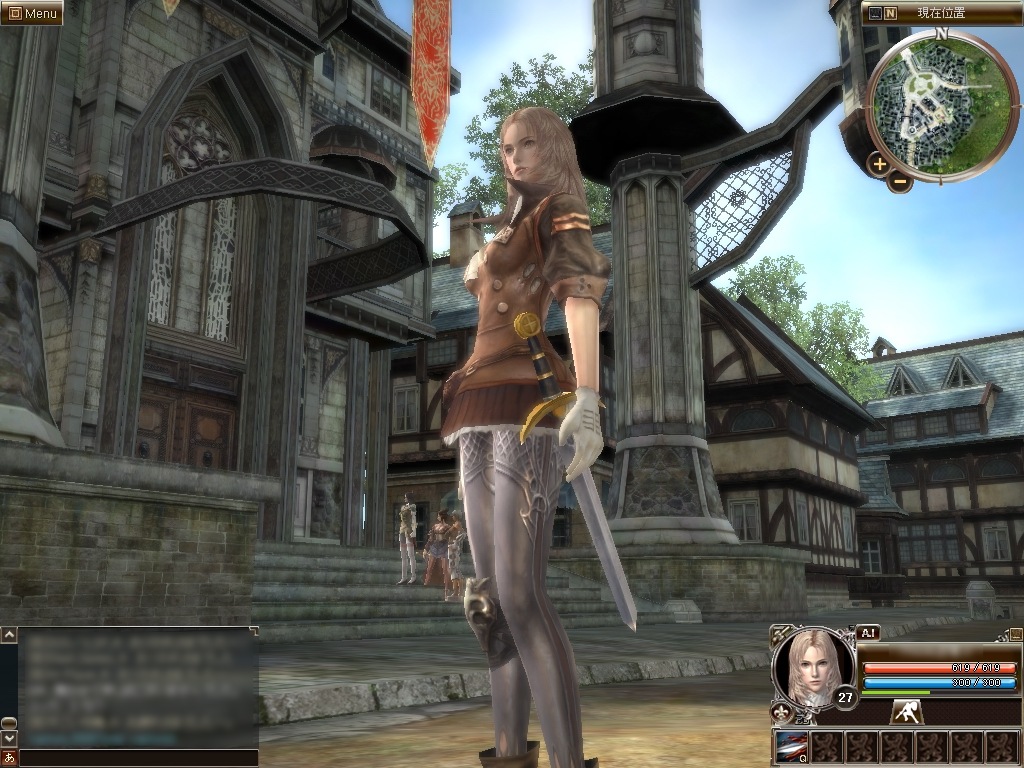Click the crouching figure stance icon
Image resolution: width=1024 pixels, height=768 pixels.
[907, 712]
